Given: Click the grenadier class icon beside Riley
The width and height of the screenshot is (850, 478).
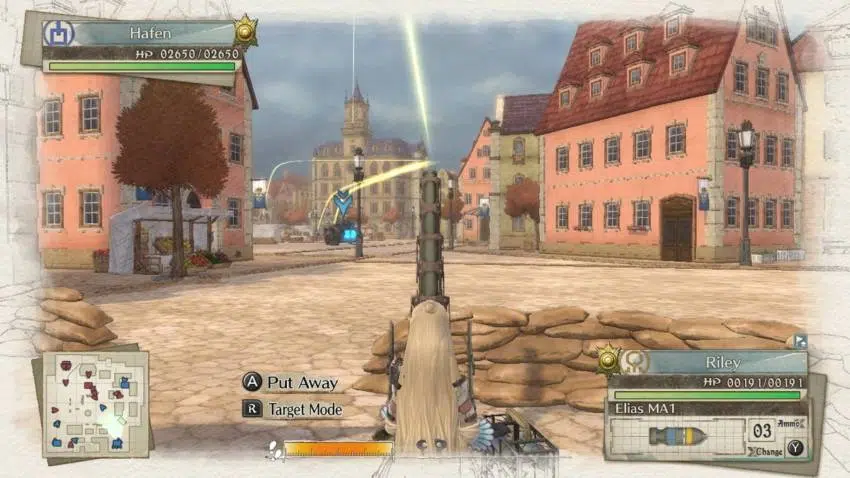Looking at the screenshot, I should point(633,362).
